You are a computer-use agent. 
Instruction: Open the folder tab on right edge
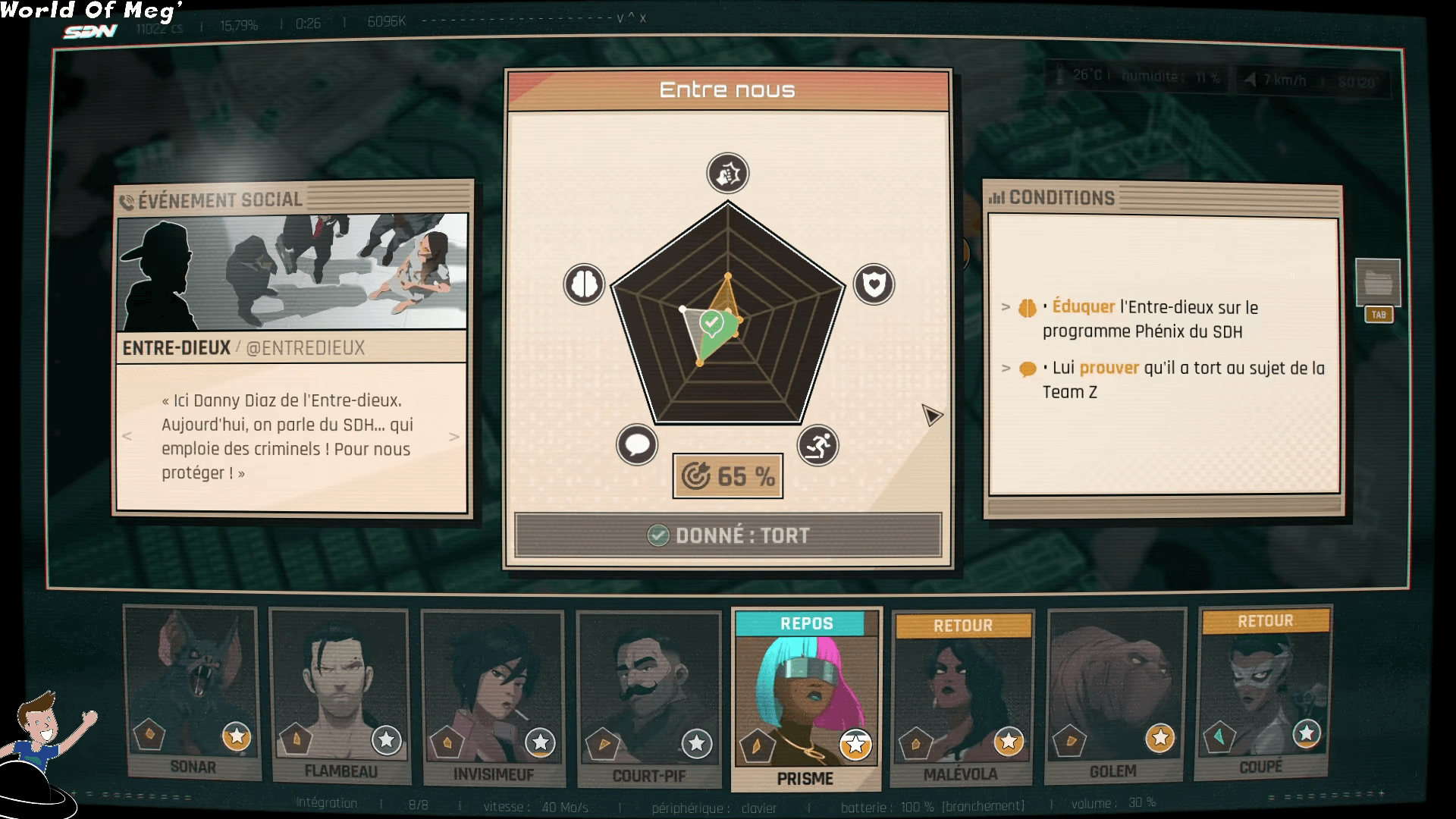click(1378, 284)
